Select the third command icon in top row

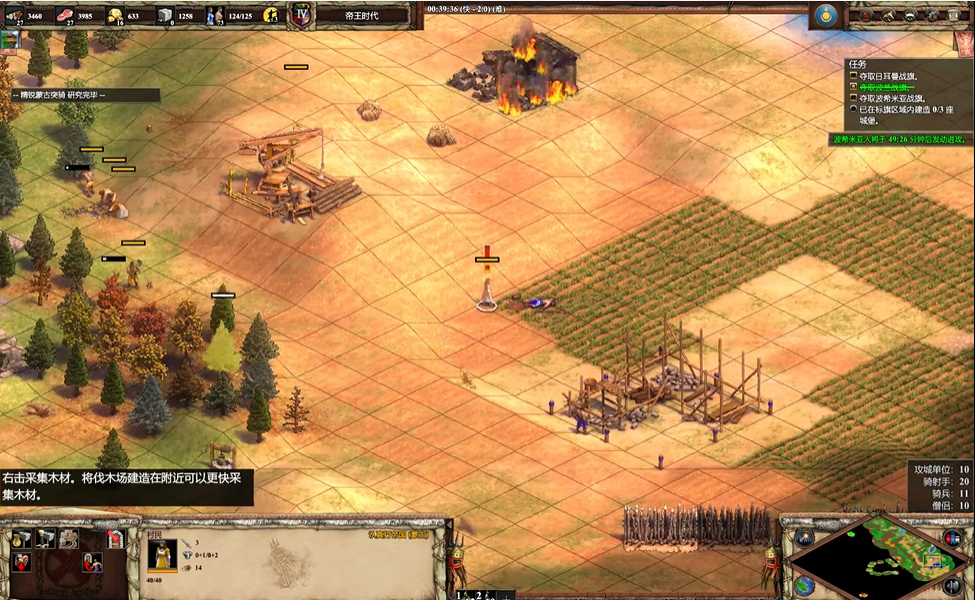69,539
